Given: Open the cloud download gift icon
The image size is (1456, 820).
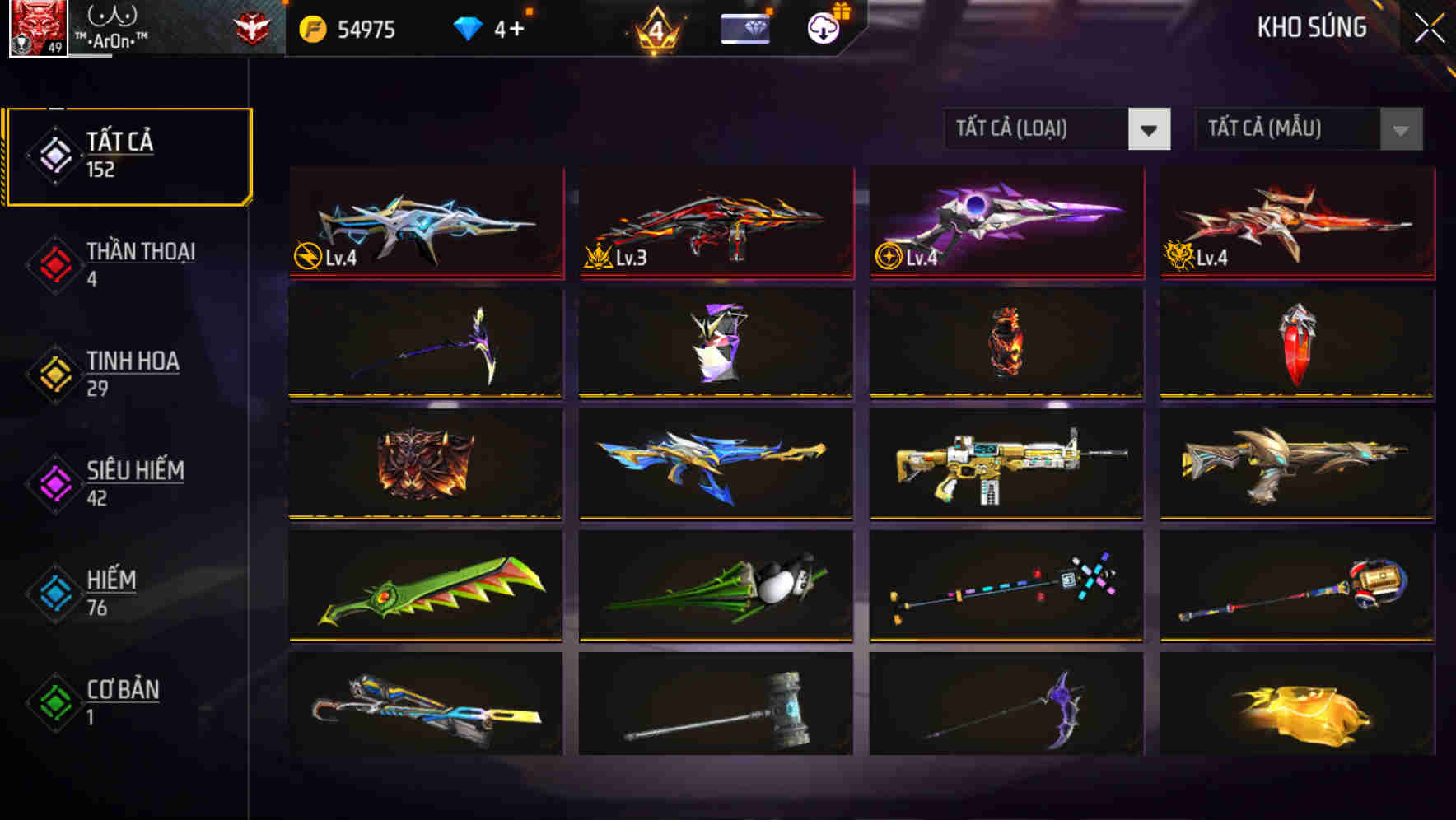Looking at the screenshot, I should [823, 29].
